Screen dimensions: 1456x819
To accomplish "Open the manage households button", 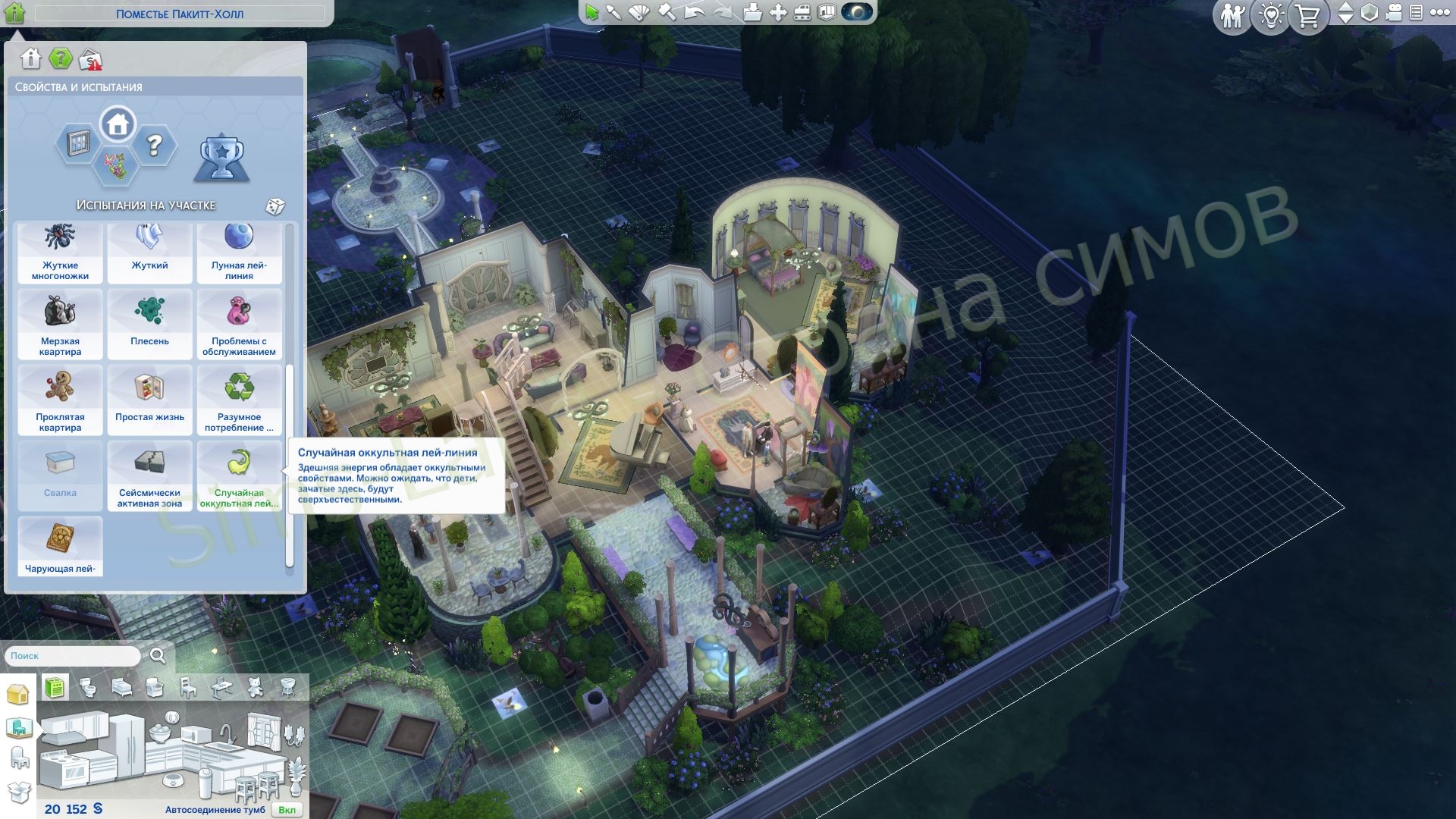I will (1232, 16).
